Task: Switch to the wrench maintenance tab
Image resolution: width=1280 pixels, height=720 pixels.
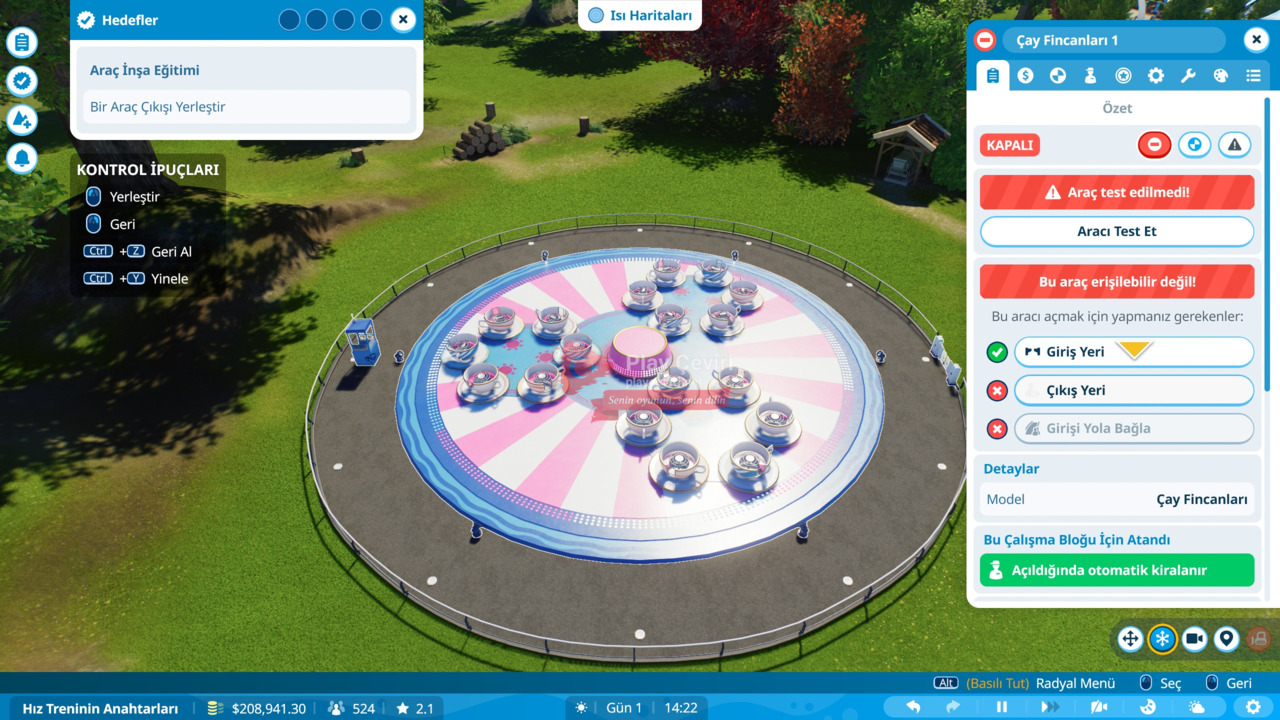Action: pyautogui.click(x=1188, y=75)
